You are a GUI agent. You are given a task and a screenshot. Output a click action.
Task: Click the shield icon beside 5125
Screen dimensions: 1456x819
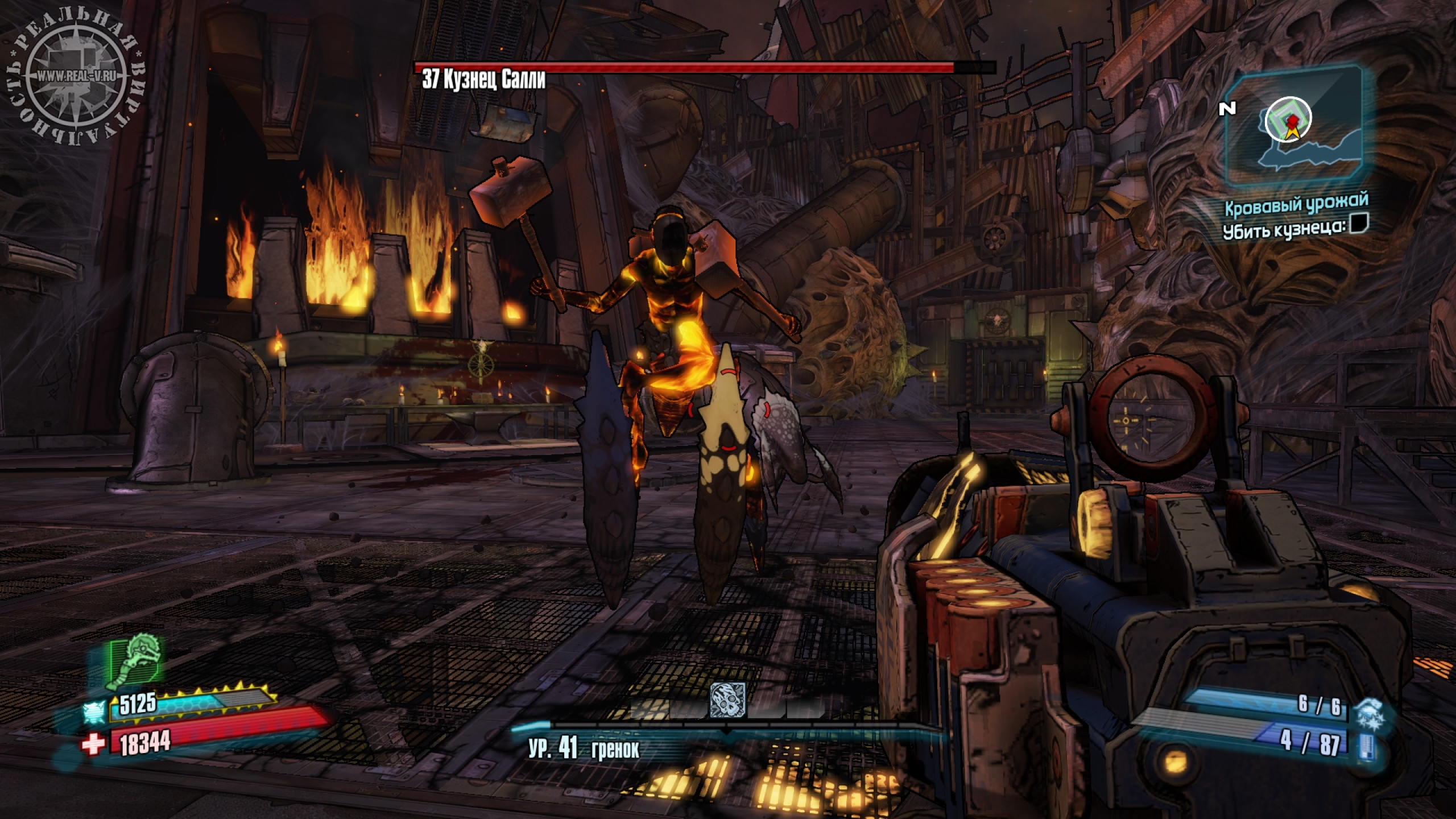(x=94, y=711)
